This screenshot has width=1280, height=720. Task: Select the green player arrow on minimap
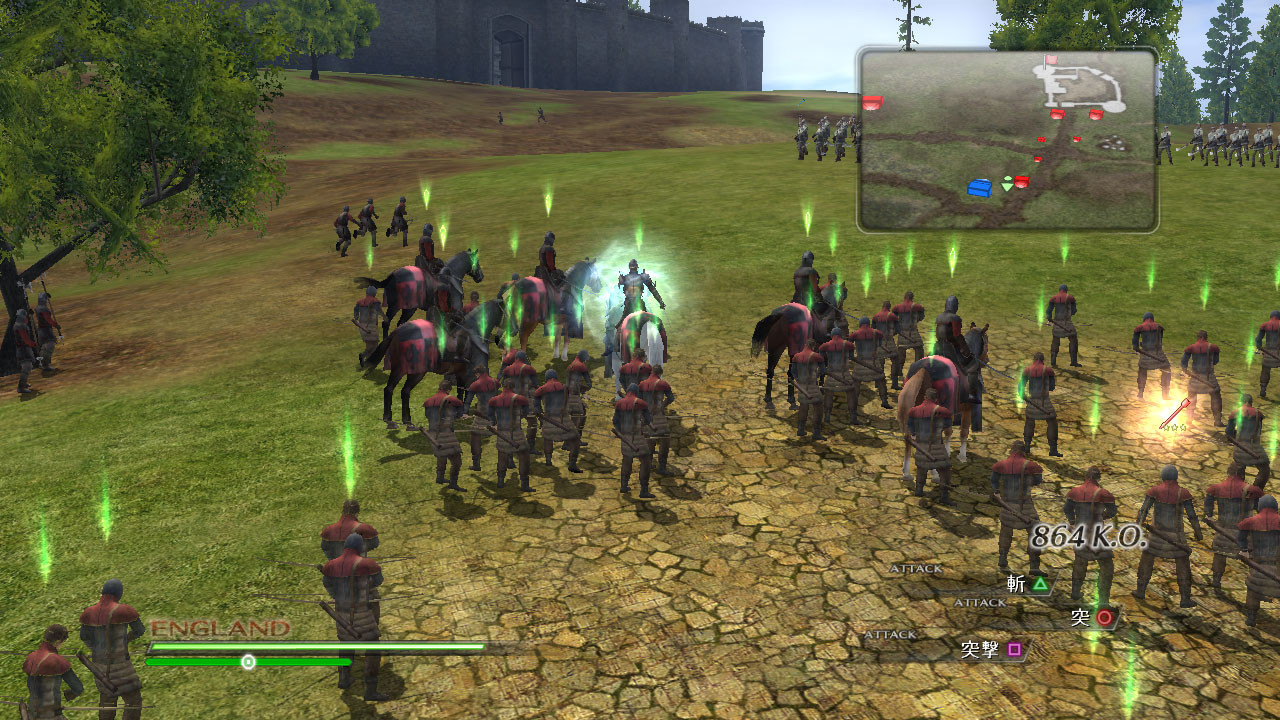coord(1007,184)
